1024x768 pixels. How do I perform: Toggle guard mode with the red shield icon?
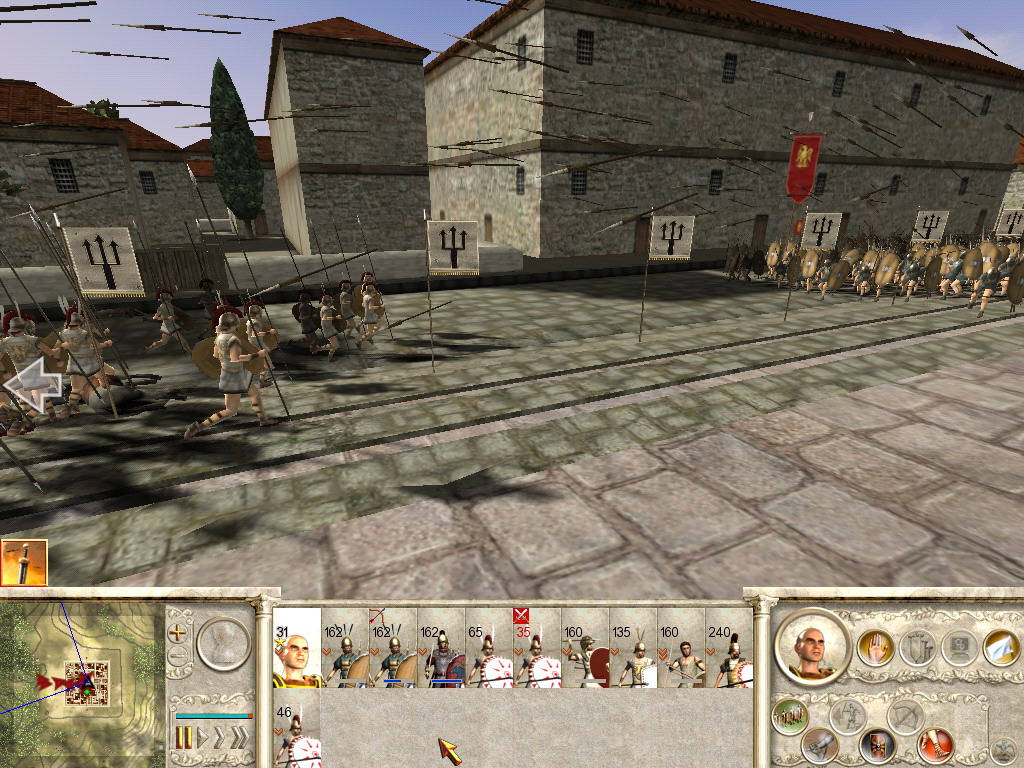tap(877, 745)
